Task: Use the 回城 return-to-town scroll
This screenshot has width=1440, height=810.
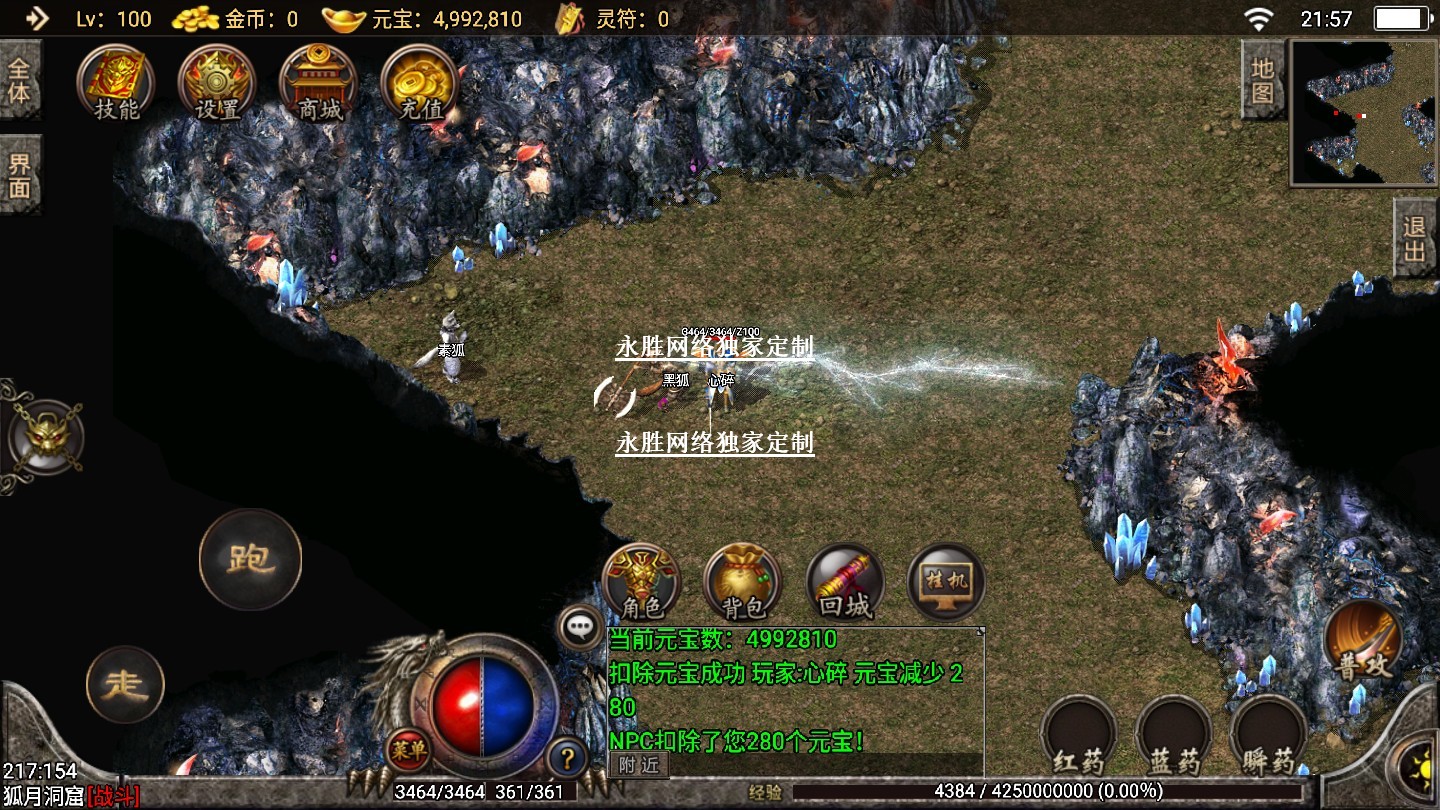Action: (845, 581)
